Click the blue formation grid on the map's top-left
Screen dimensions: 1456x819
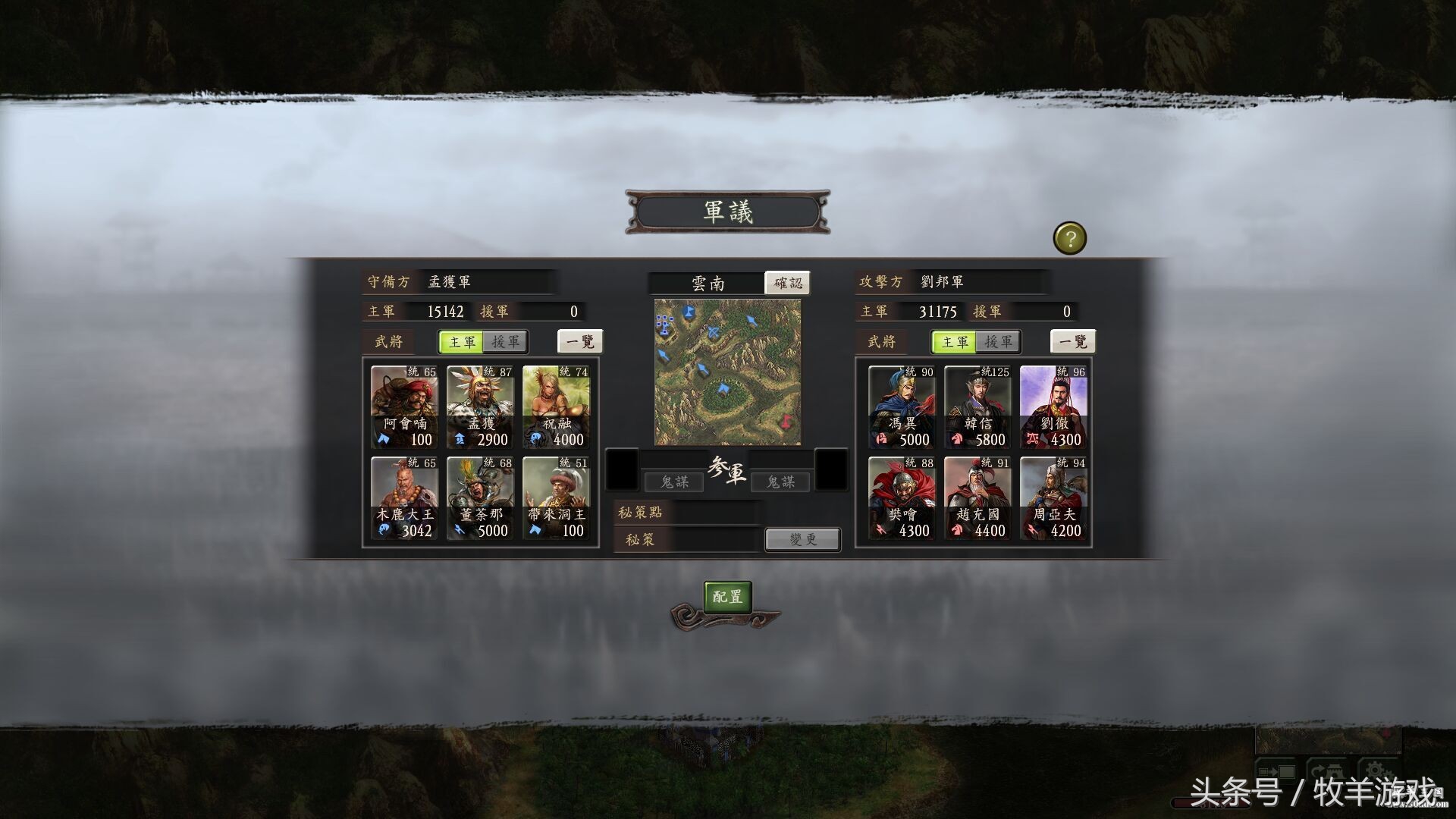[664, 324]
